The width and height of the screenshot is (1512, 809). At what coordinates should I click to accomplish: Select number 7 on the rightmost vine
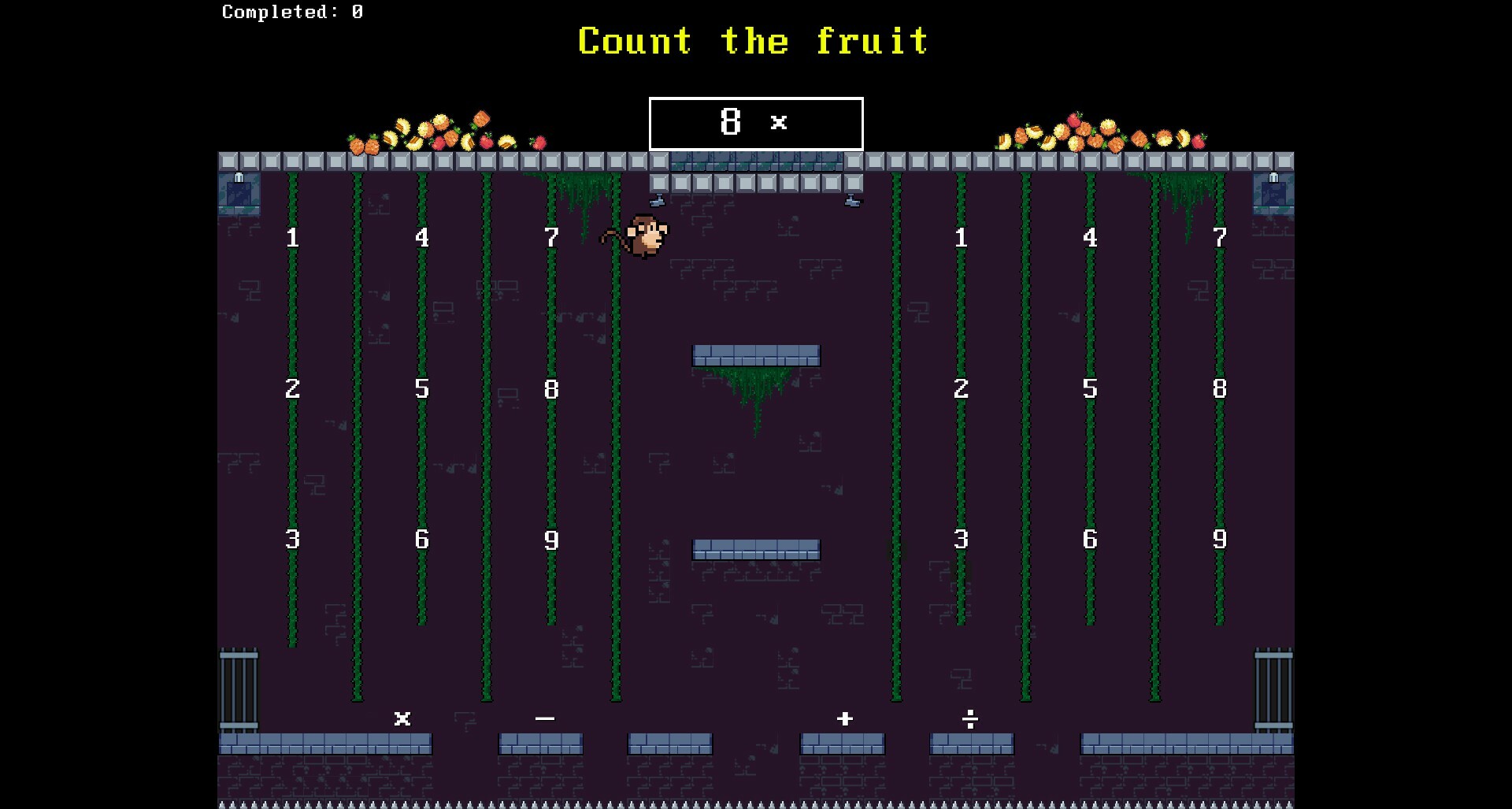pos(1220,236)
